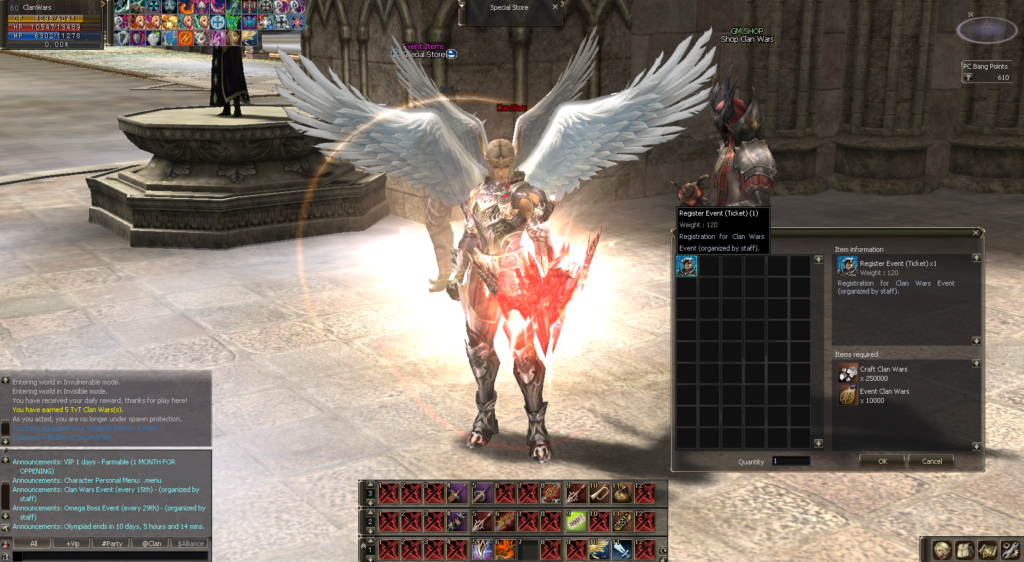Image resolution: width=1024 pixels, height=562 pixels.
Task: Select the $Alliance chat tab
Action: pos(190,543)
